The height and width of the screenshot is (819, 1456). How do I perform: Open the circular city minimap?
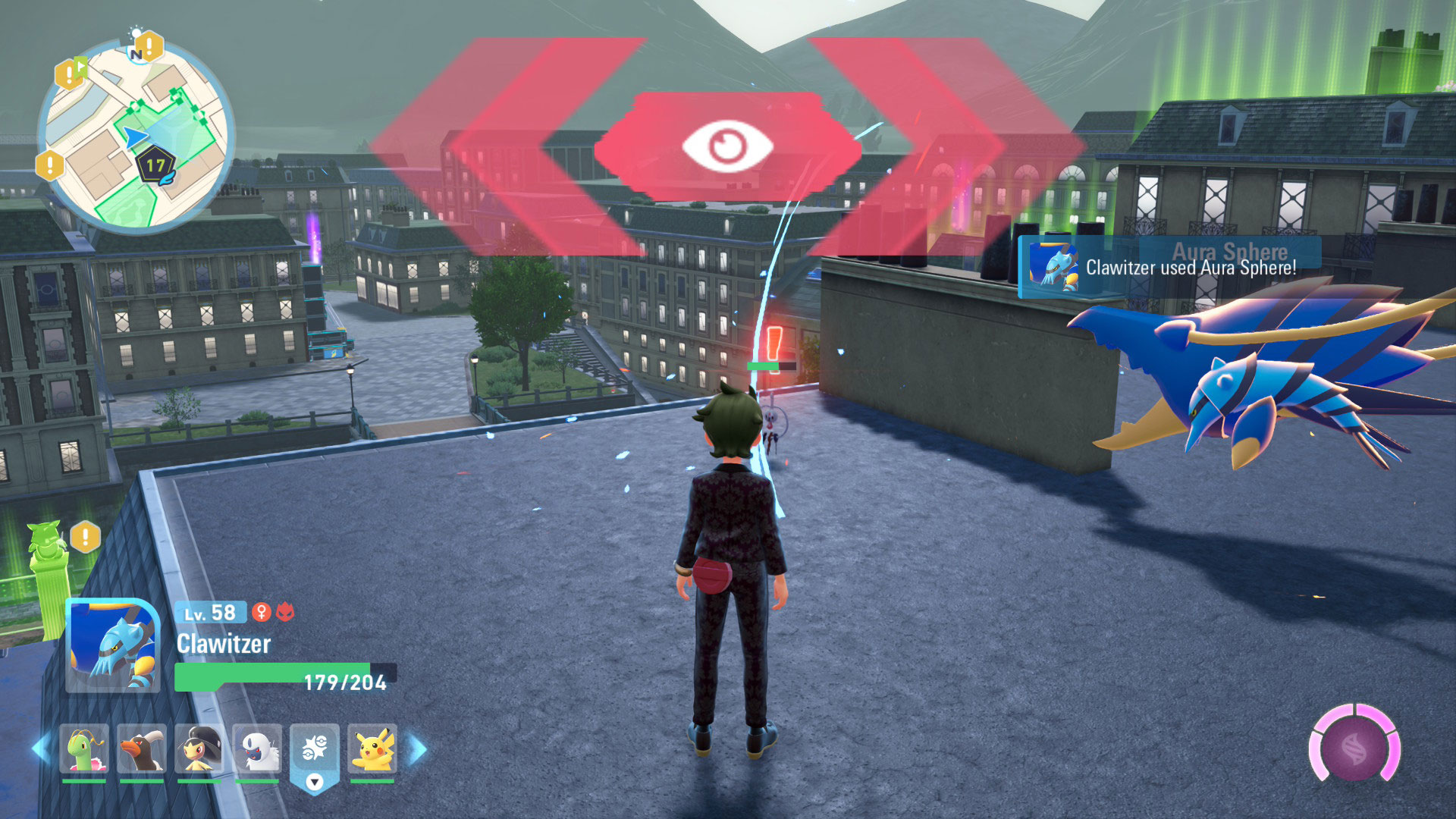[x=136, y=136]
